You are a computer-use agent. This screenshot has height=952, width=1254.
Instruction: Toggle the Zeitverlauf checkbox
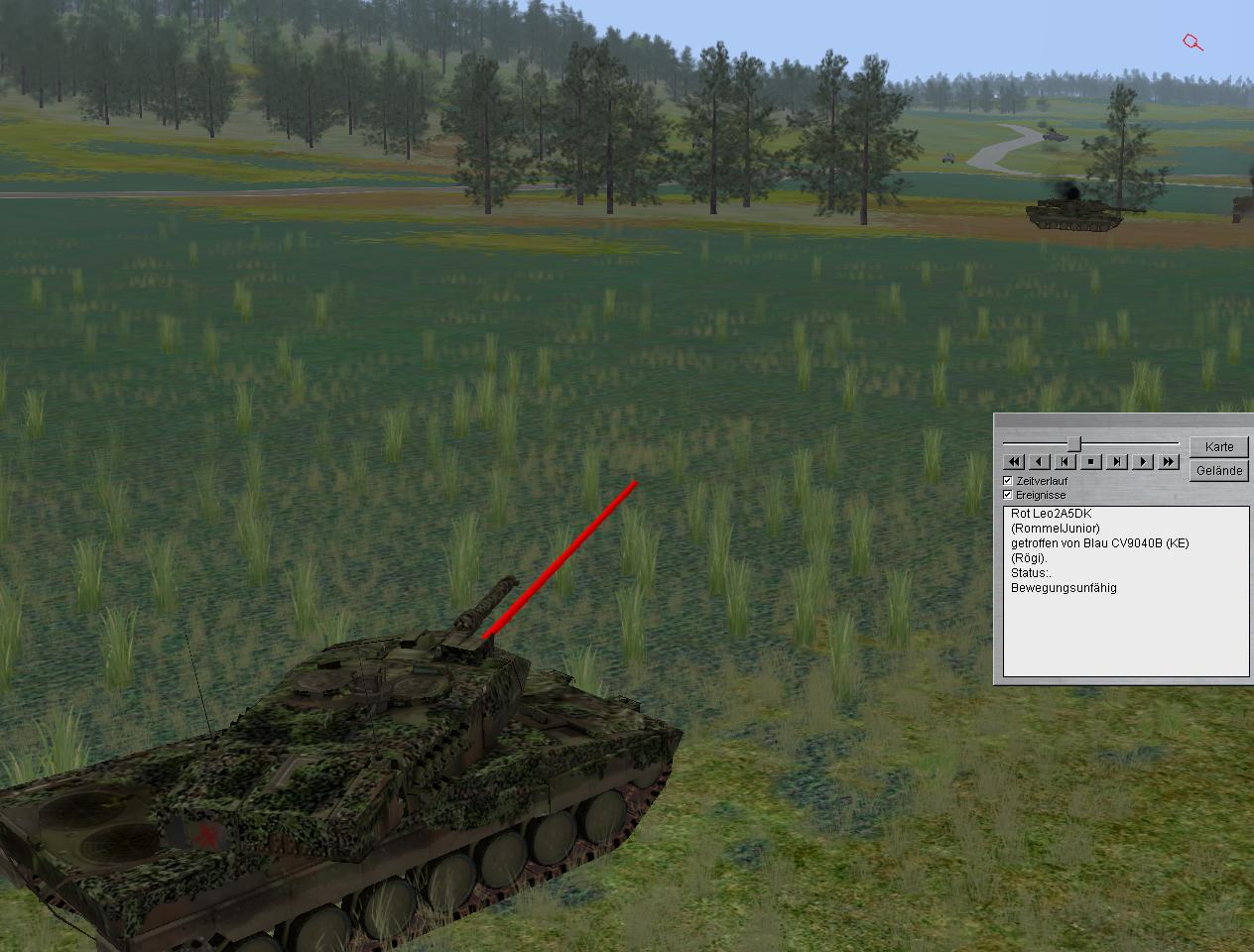(x=1008, y=481)
